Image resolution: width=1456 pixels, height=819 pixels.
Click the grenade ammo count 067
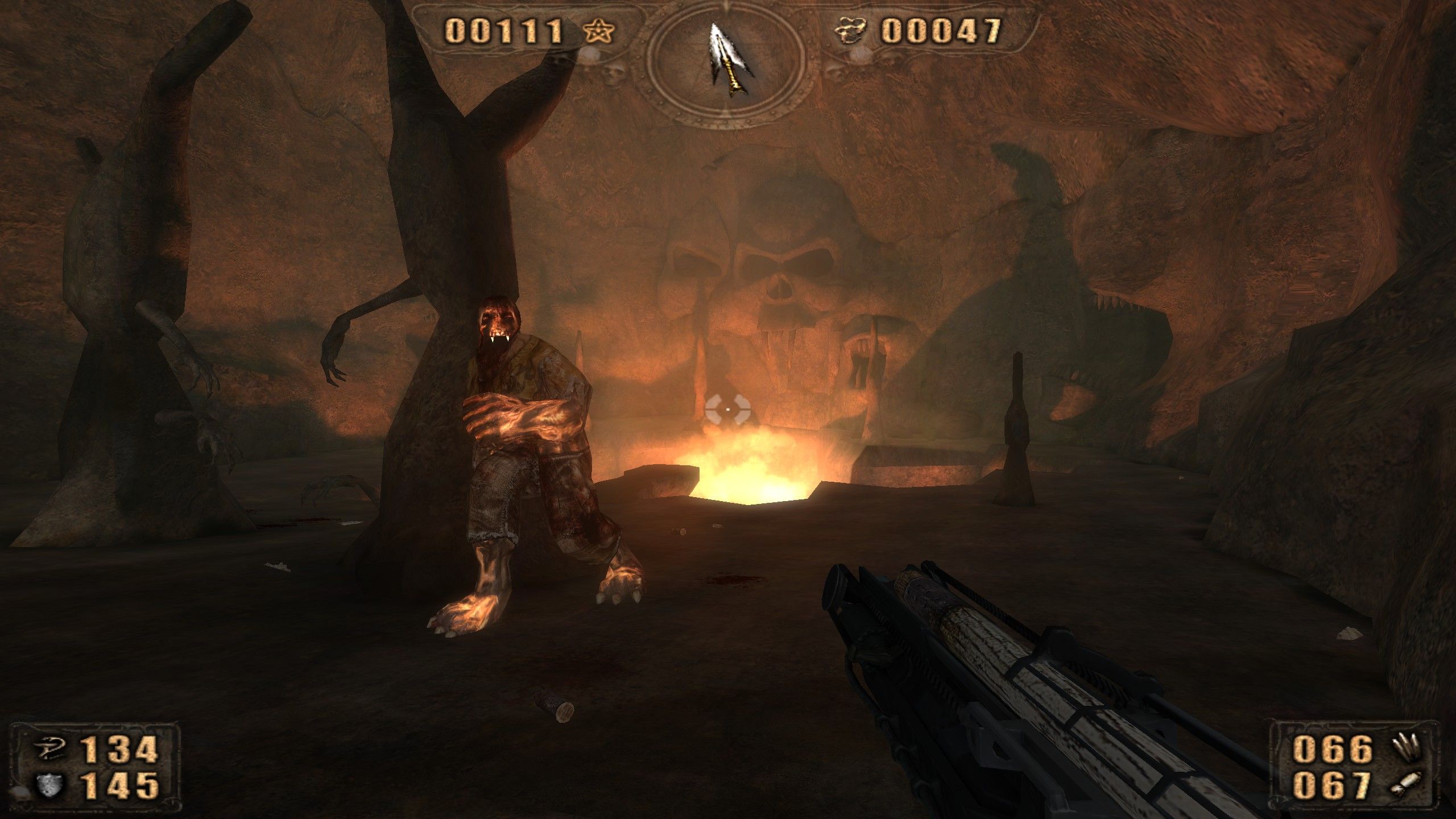(x=1331, y=787)
